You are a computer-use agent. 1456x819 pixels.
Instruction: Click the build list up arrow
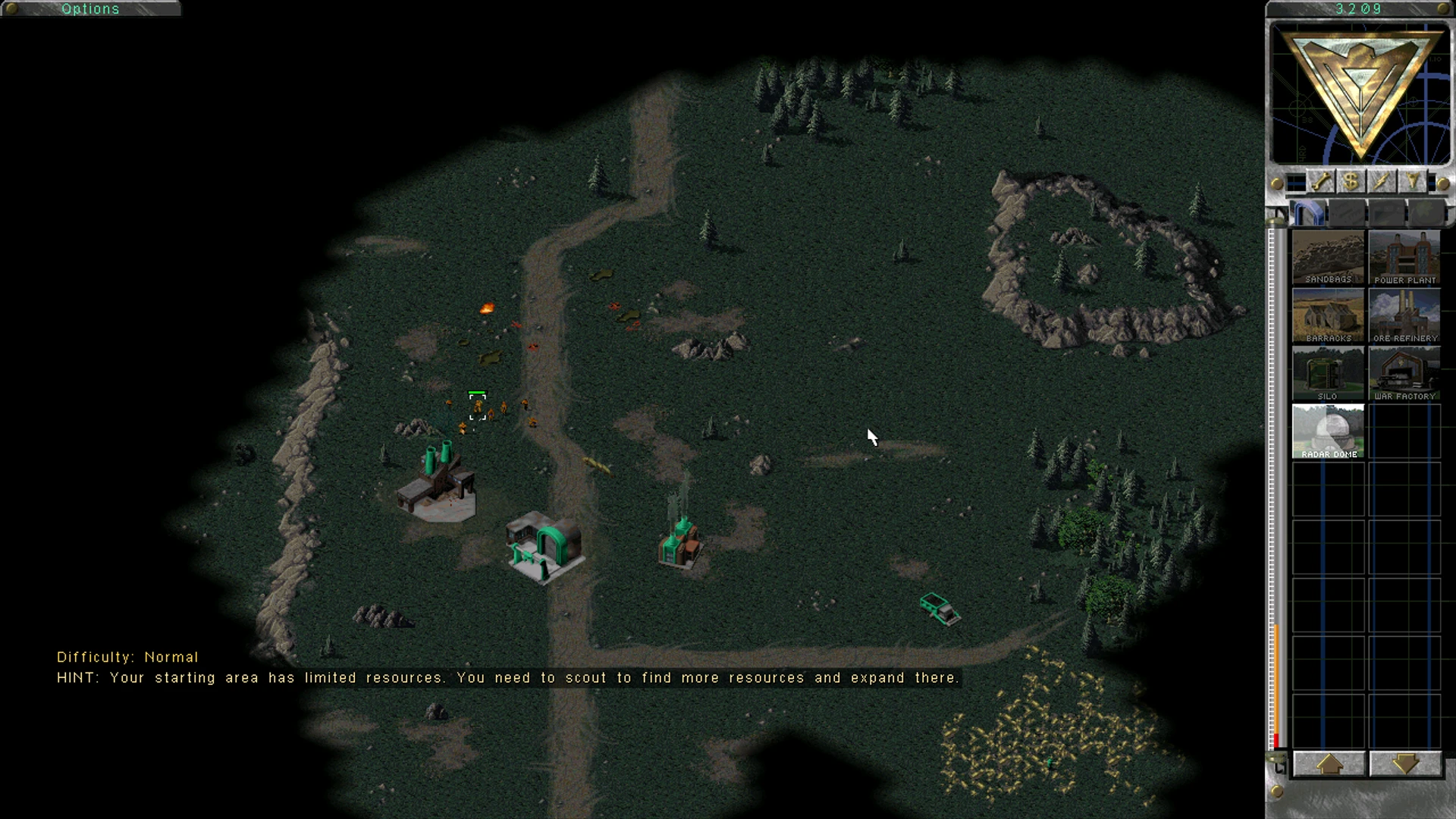(1329, 764)
